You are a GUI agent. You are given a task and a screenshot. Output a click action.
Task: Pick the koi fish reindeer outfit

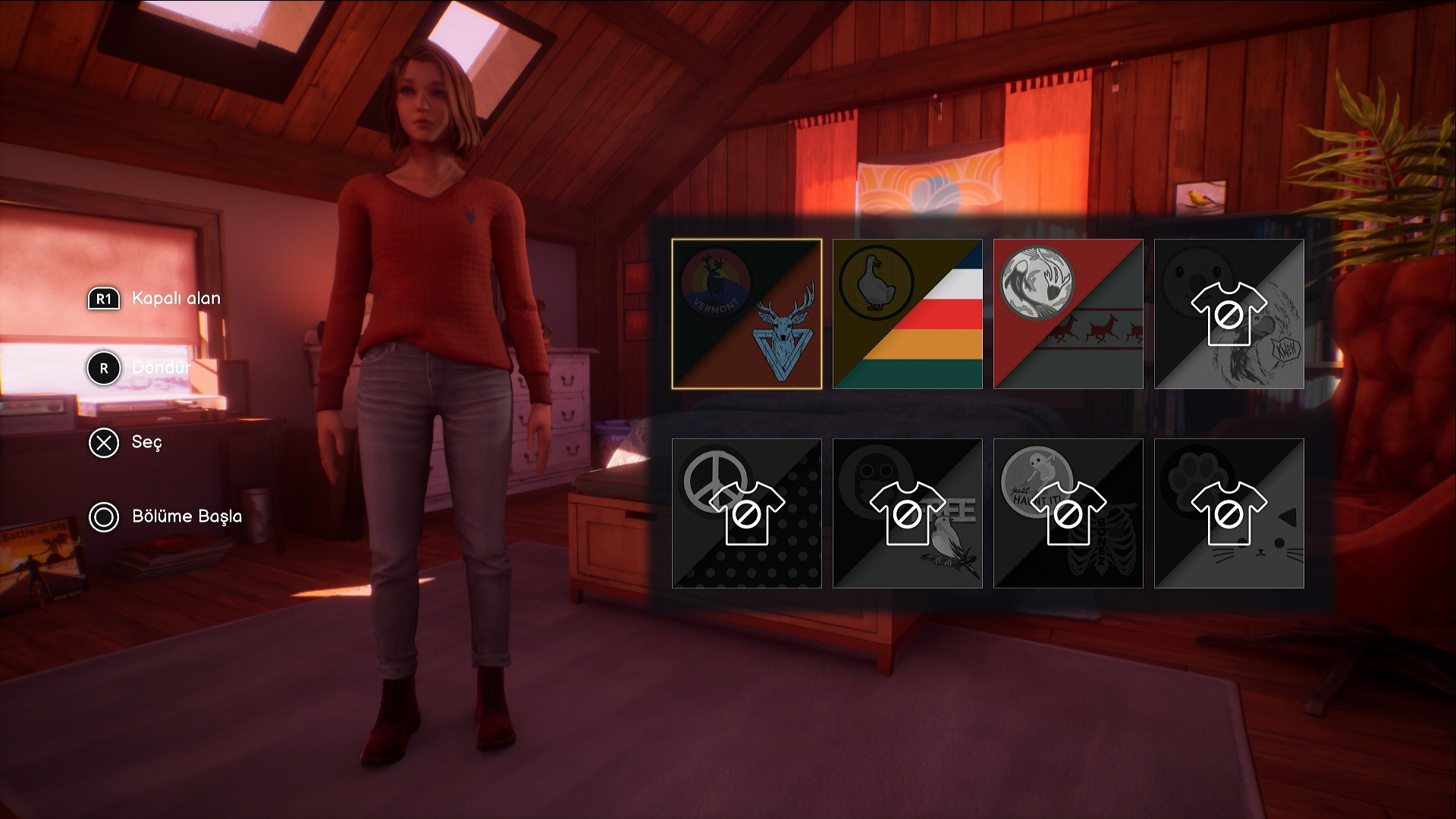pos(1068,314)
